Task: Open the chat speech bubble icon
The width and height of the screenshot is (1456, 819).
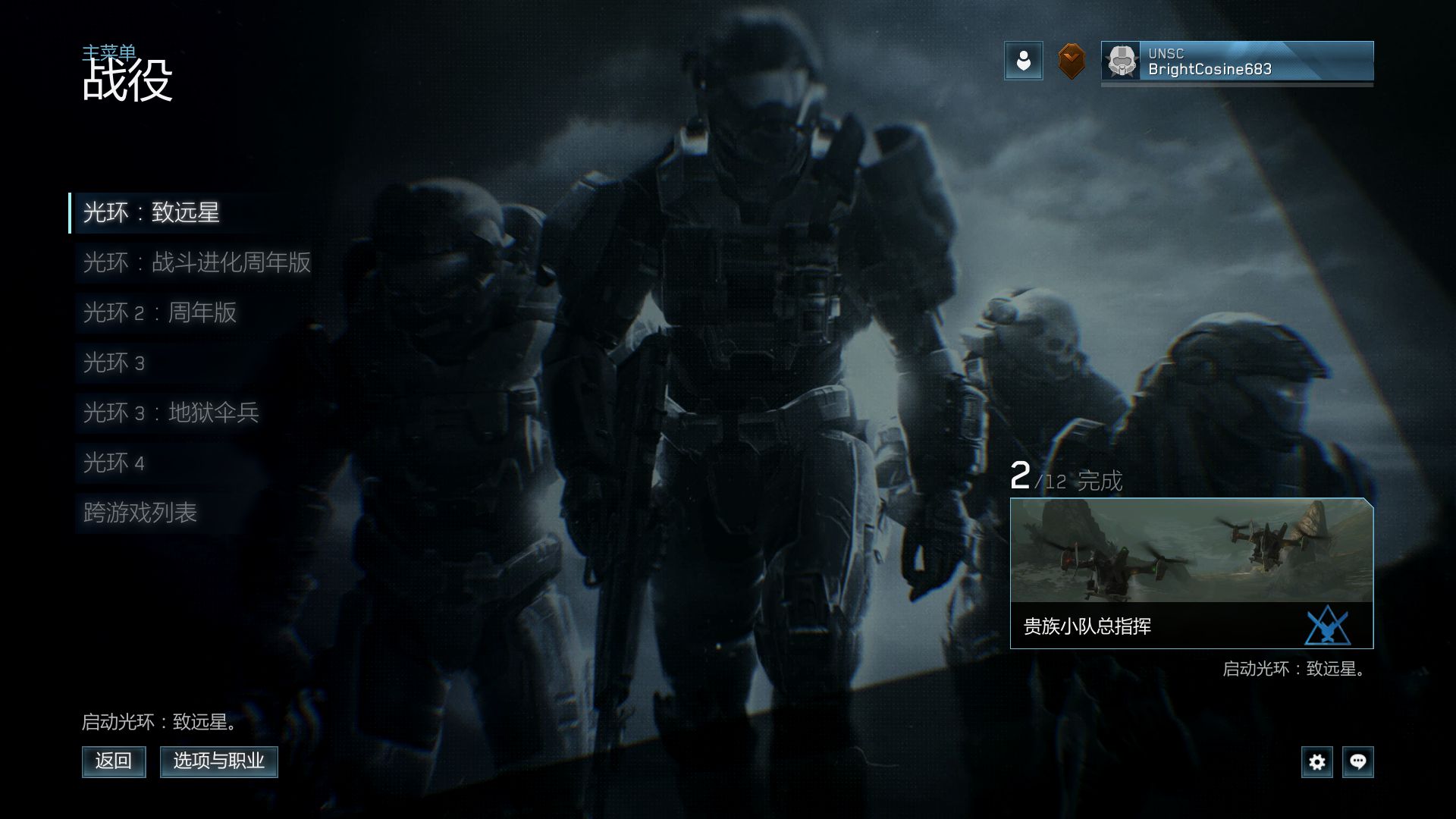Action: coord(1357,761)
